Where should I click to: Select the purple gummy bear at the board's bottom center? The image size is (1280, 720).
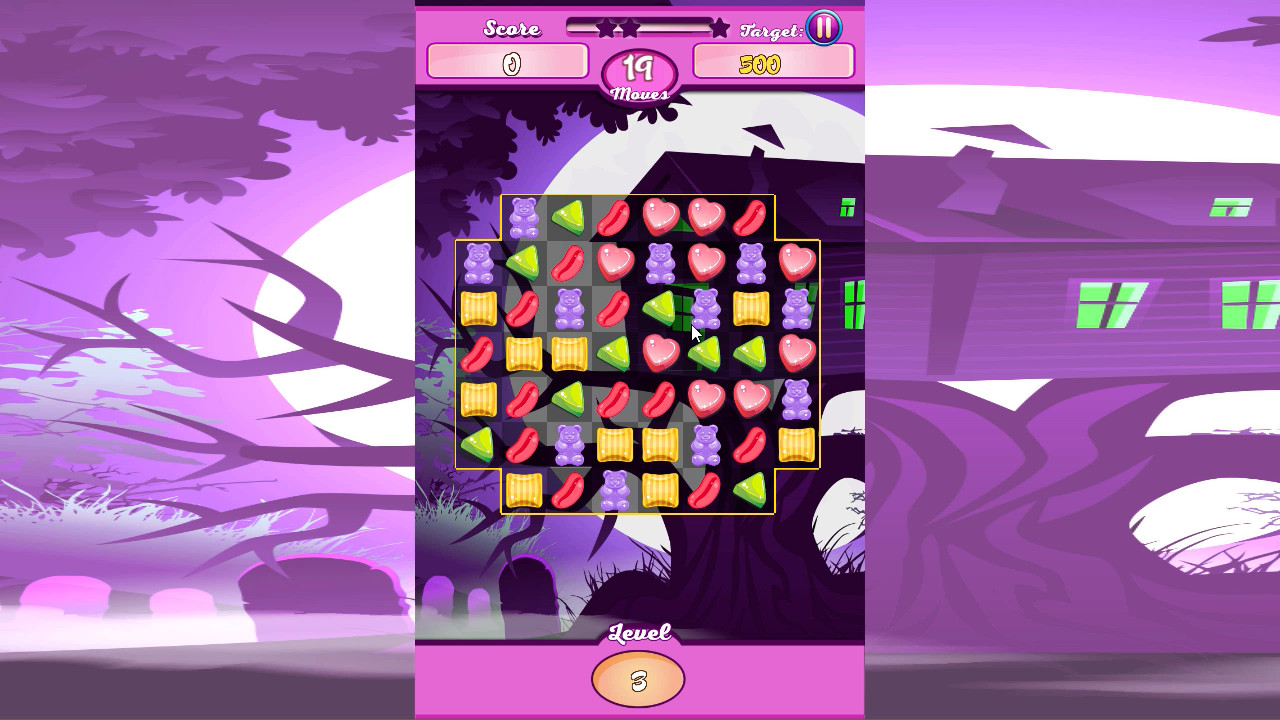click(613, 492)
